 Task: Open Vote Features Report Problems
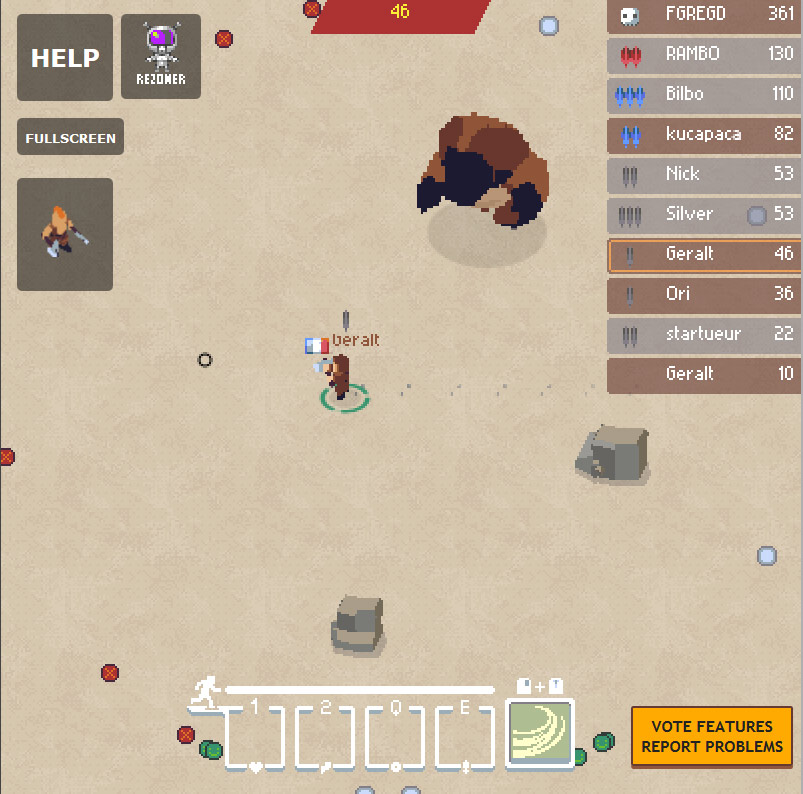(x=712, y=737)
